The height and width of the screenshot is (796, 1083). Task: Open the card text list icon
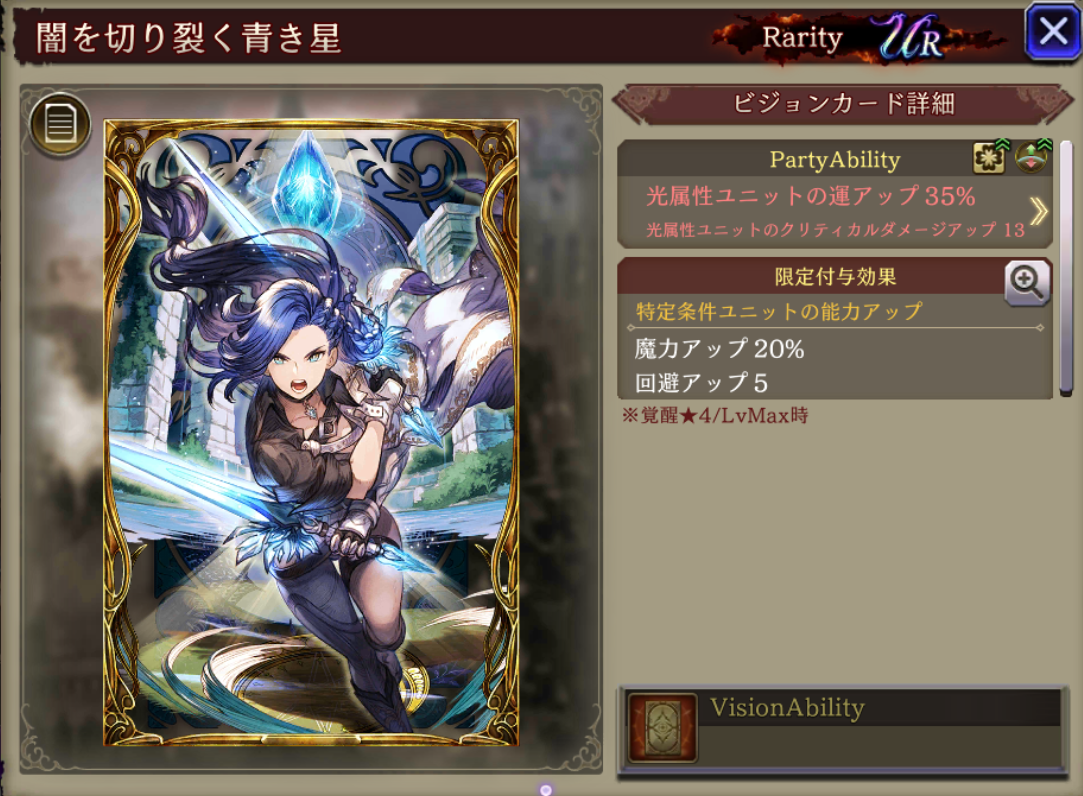click(x=60, y=125)
